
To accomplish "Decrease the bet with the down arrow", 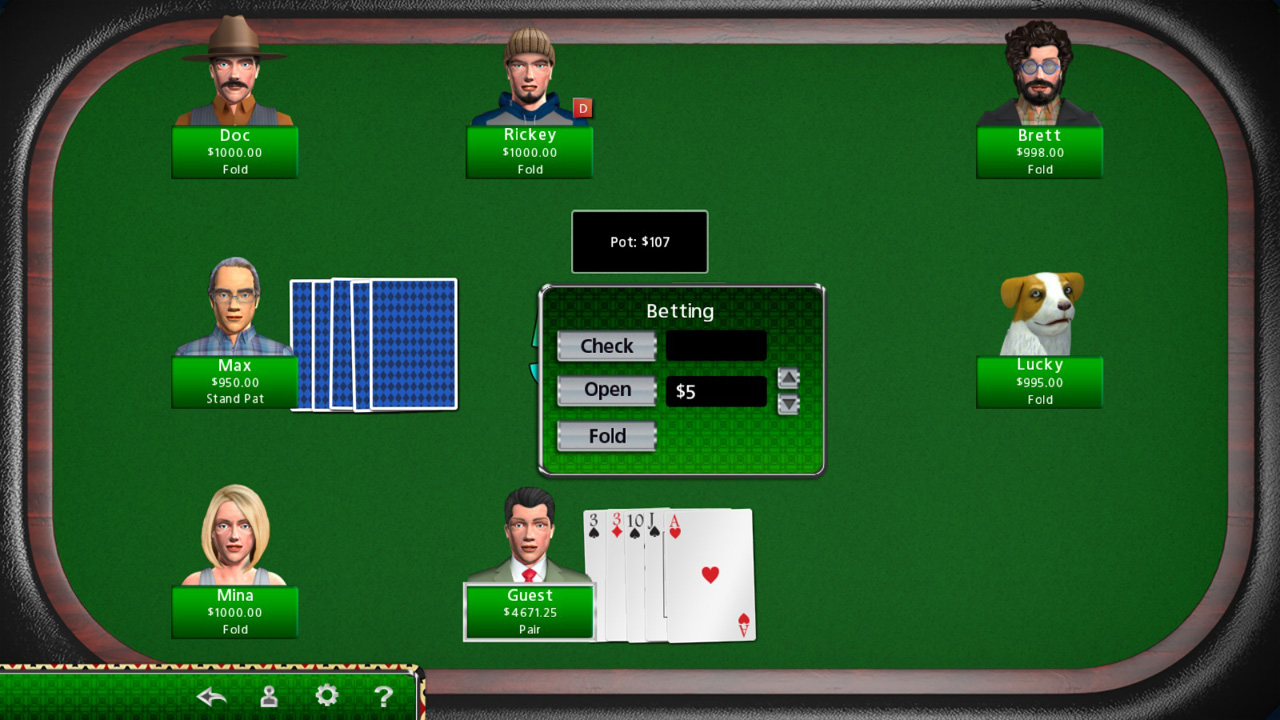I will click(x=789, y=403).
